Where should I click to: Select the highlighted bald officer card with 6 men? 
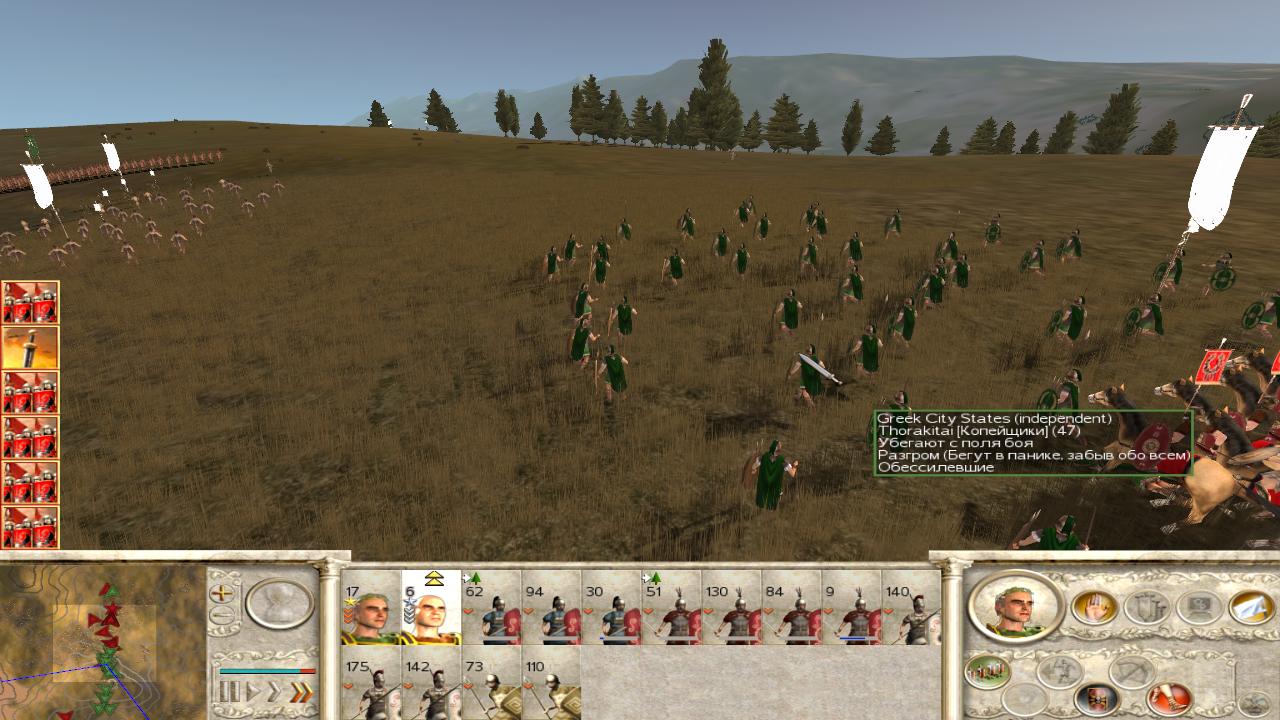click(431, 608)
